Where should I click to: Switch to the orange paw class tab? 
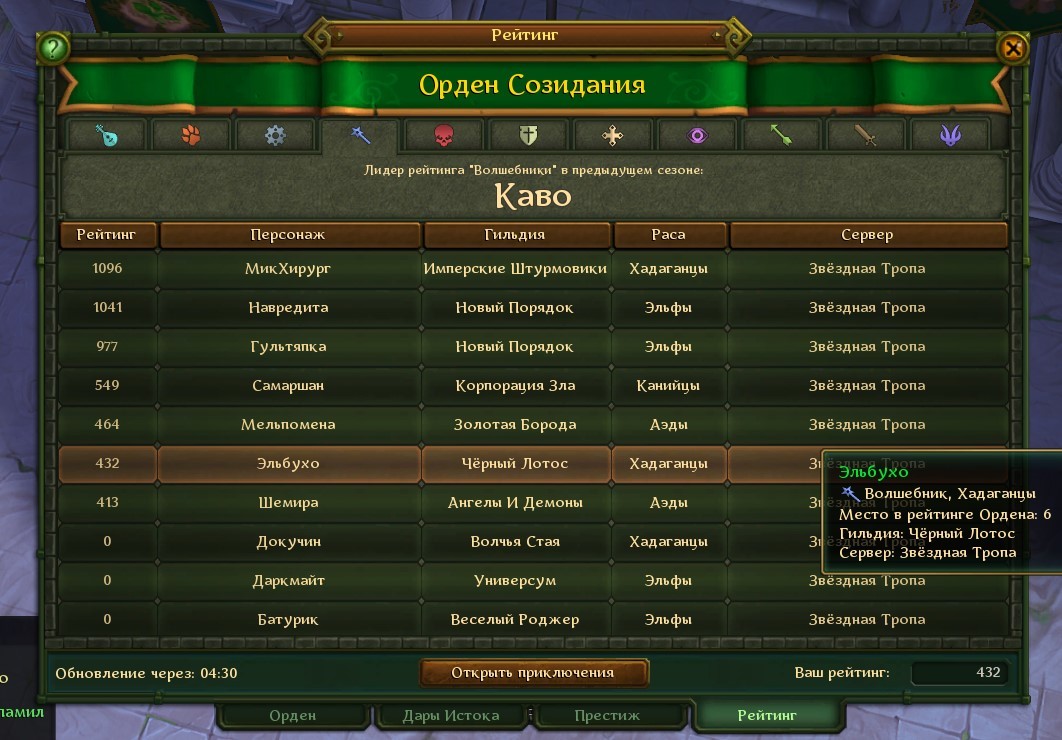pyautogui.click(x=191, y=135)
